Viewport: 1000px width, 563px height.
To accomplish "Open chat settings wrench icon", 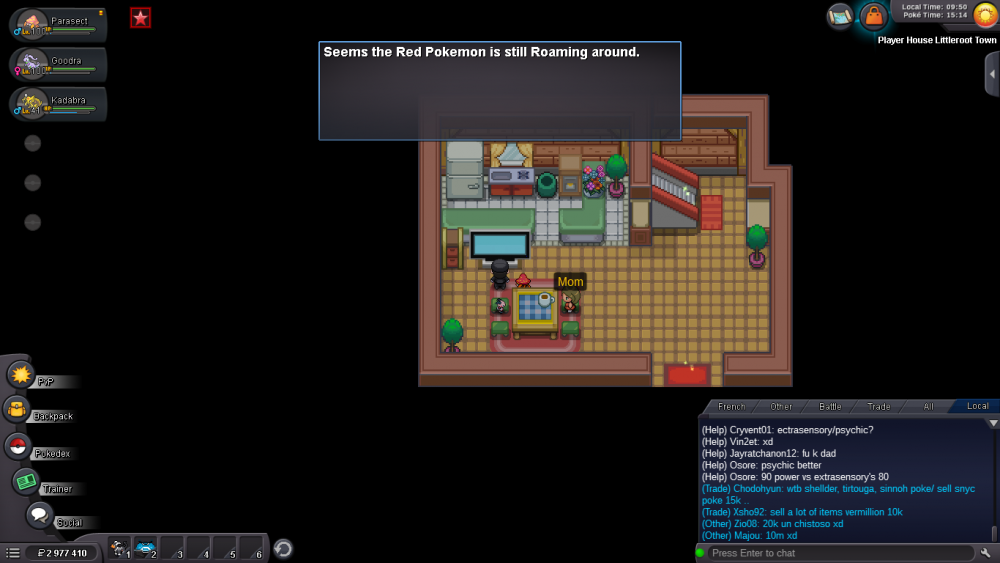I will pyautogui.click(x=986, y=553).
